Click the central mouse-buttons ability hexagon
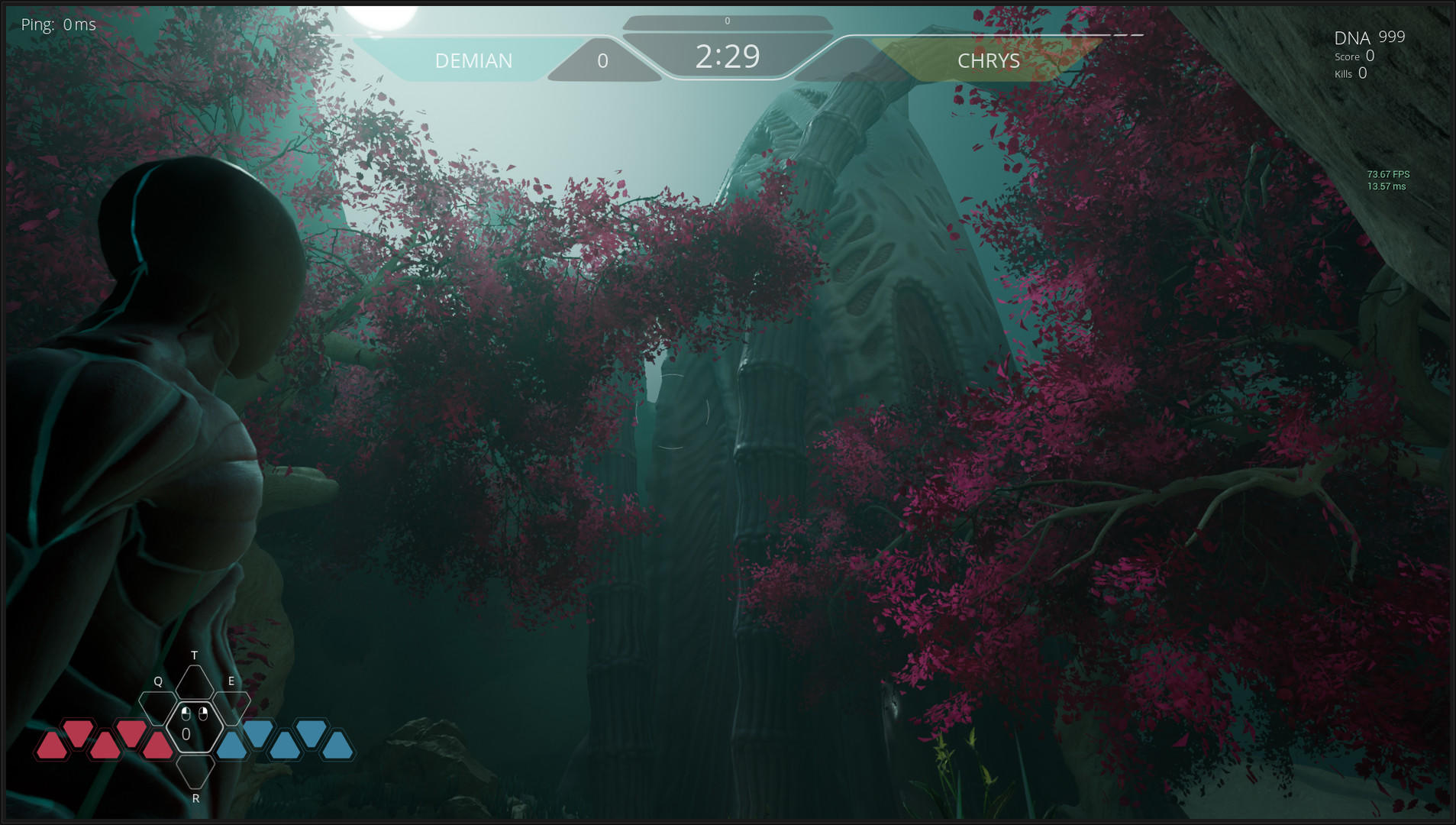The image size is (1456, 825). pyautogui.click(x=194, y=728)
